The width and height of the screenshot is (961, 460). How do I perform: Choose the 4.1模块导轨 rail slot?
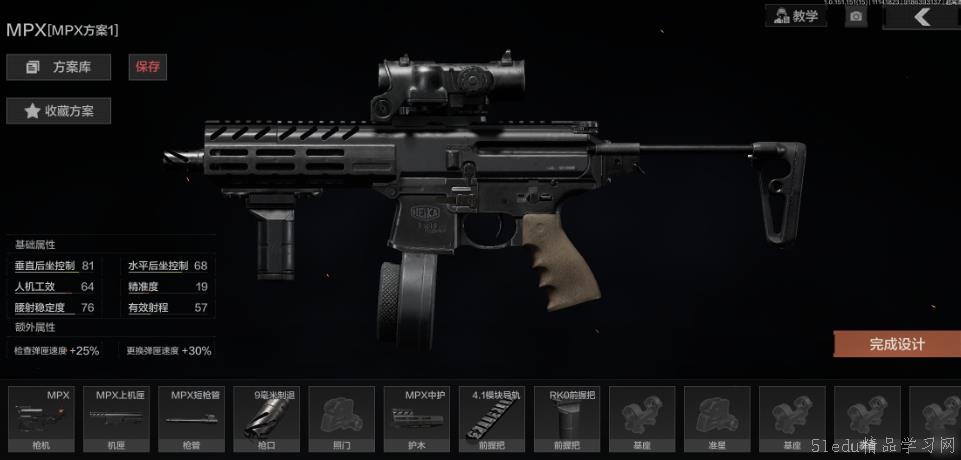491,419
